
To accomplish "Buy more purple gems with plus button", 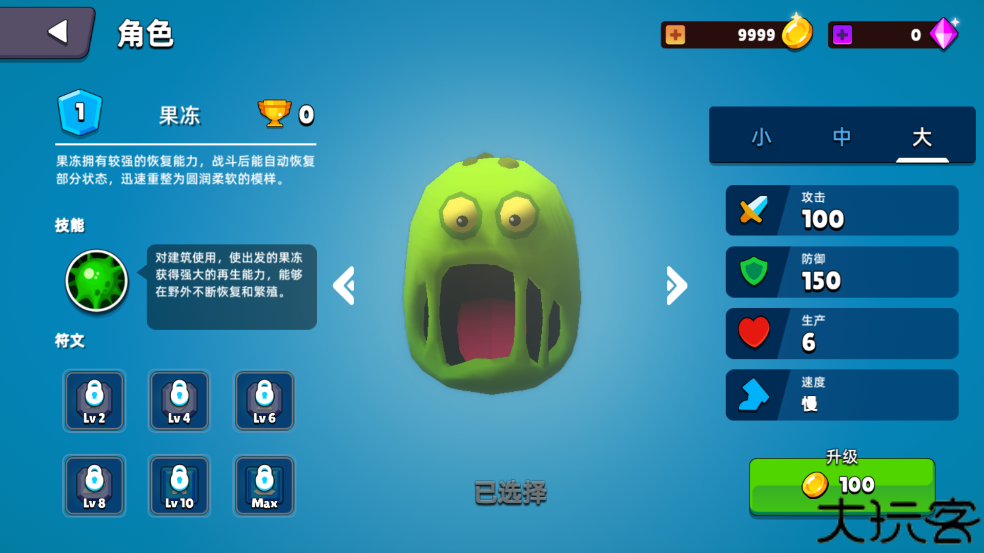I will tap(843, 35).
